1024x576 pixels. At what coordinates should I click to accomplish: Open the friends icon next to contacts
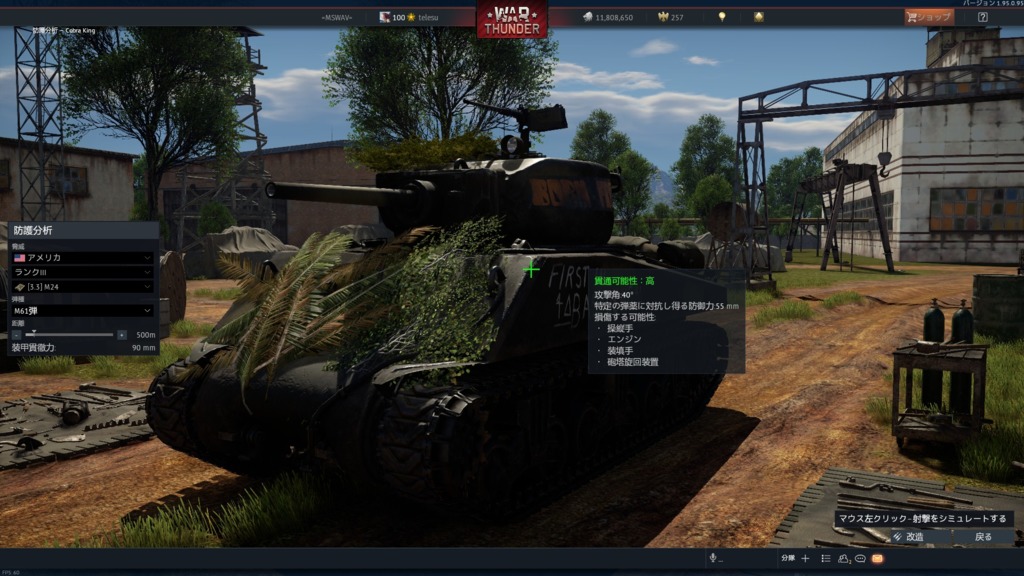(844, 558)
